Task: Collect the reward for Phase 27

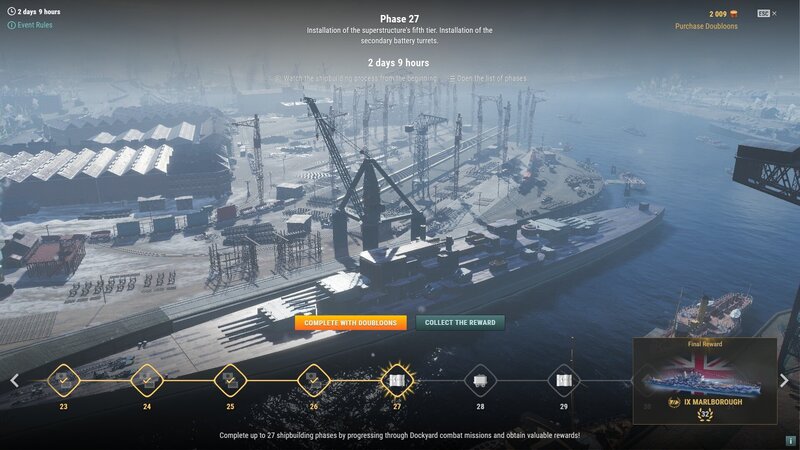Action: pyautogui.click(x=460, y=323)
